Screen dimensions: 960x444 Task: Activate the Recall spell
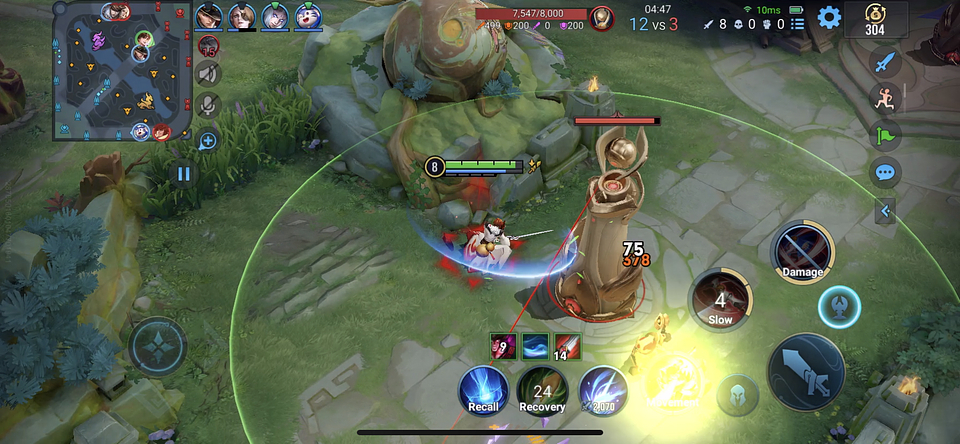point(484,389)
